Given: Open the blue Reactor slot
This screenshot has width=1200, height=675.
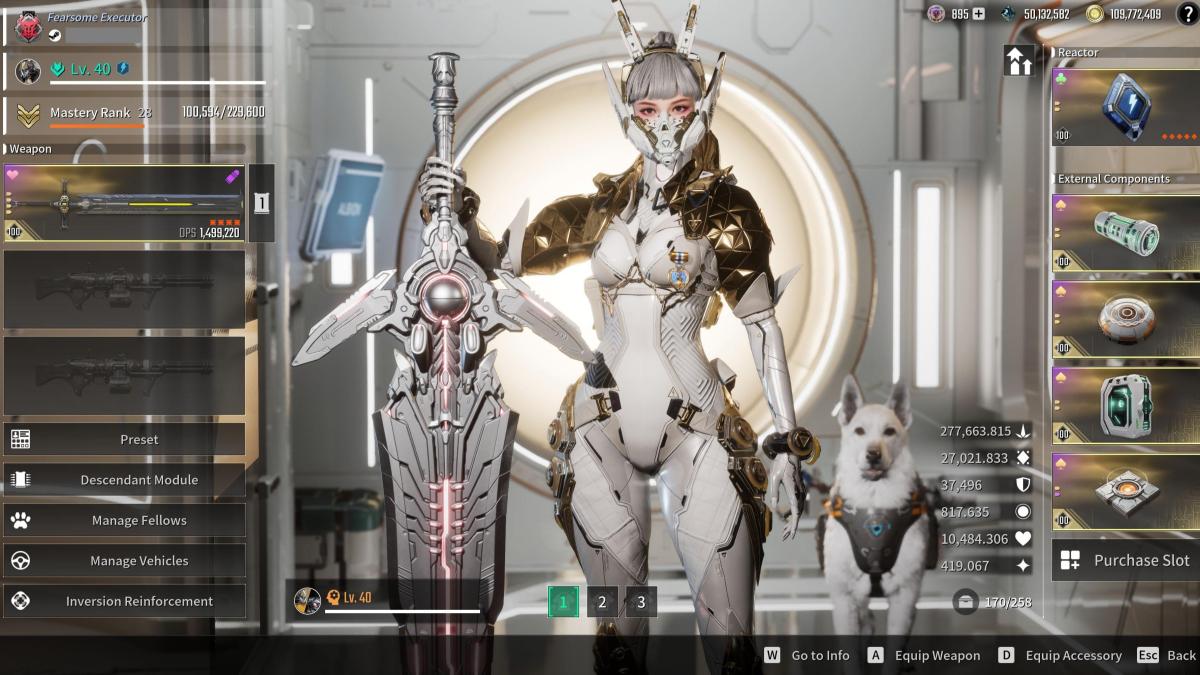Looking at the screenshot, I should point(1125,106).
